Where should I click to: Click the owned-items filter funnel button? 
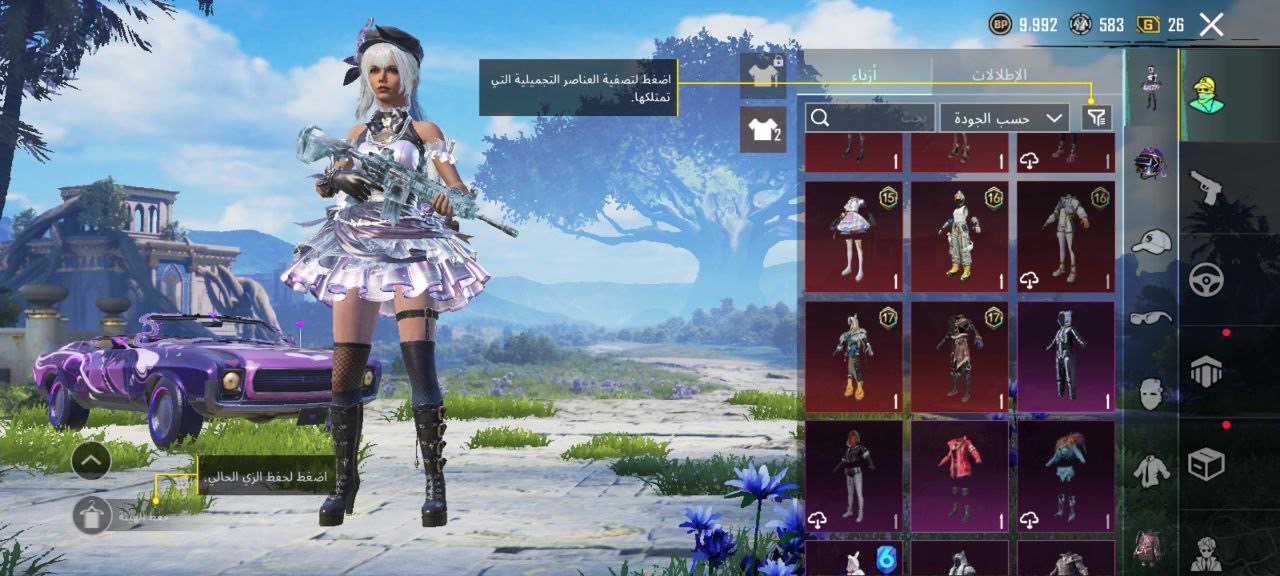pyautogui.click(x=1096, y=118)
